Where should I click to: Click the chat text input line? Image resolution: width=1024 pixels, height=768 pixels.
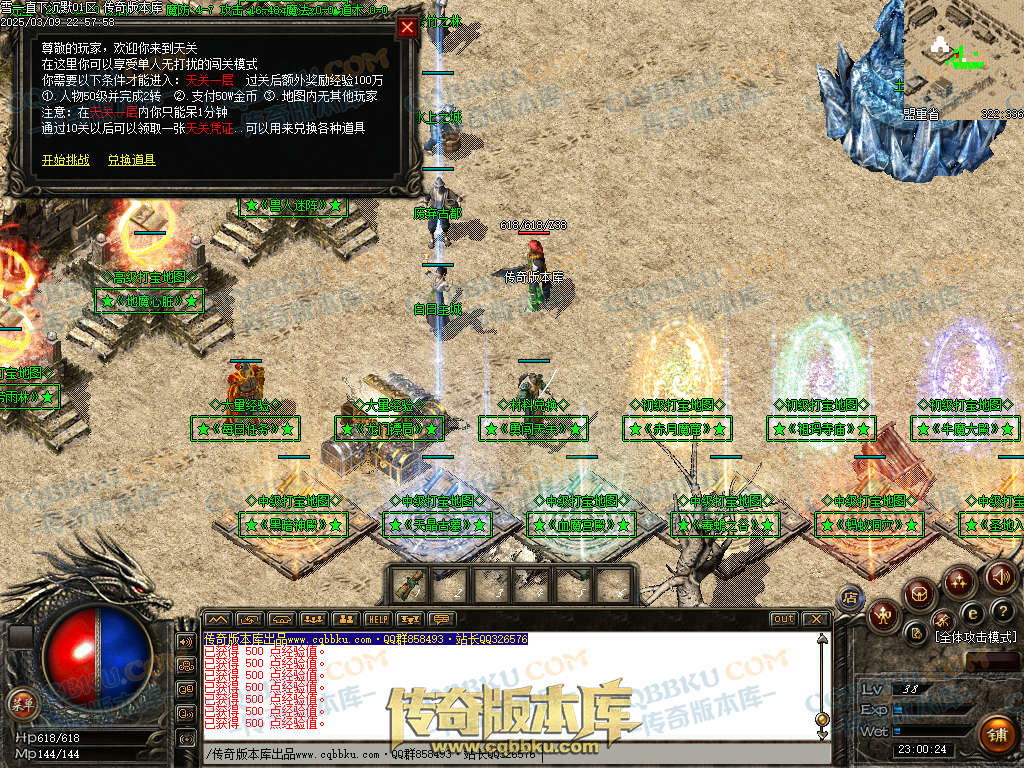pyautogui.click(x=500, y=754)
